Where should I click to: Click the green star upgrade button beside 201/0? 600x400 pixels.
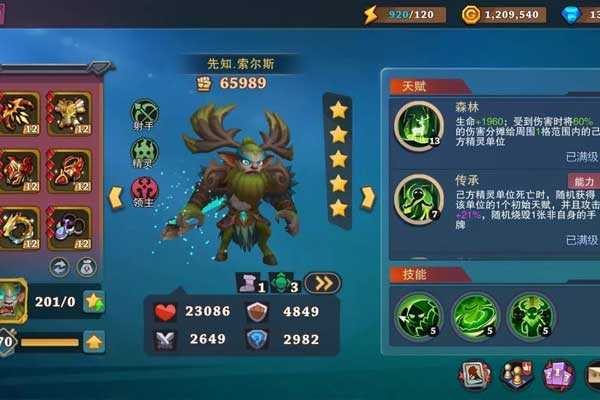[94, 300]
